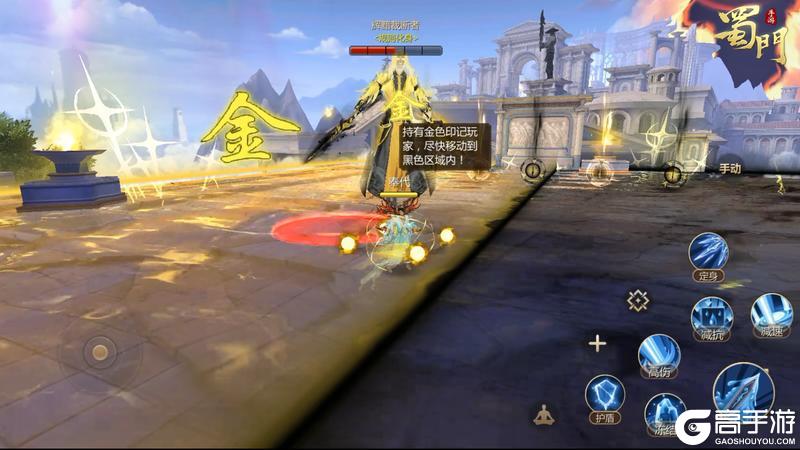The image size is (800, 450).
Task: Cast the 冻结 freeze skill
Action: [664, 411]
